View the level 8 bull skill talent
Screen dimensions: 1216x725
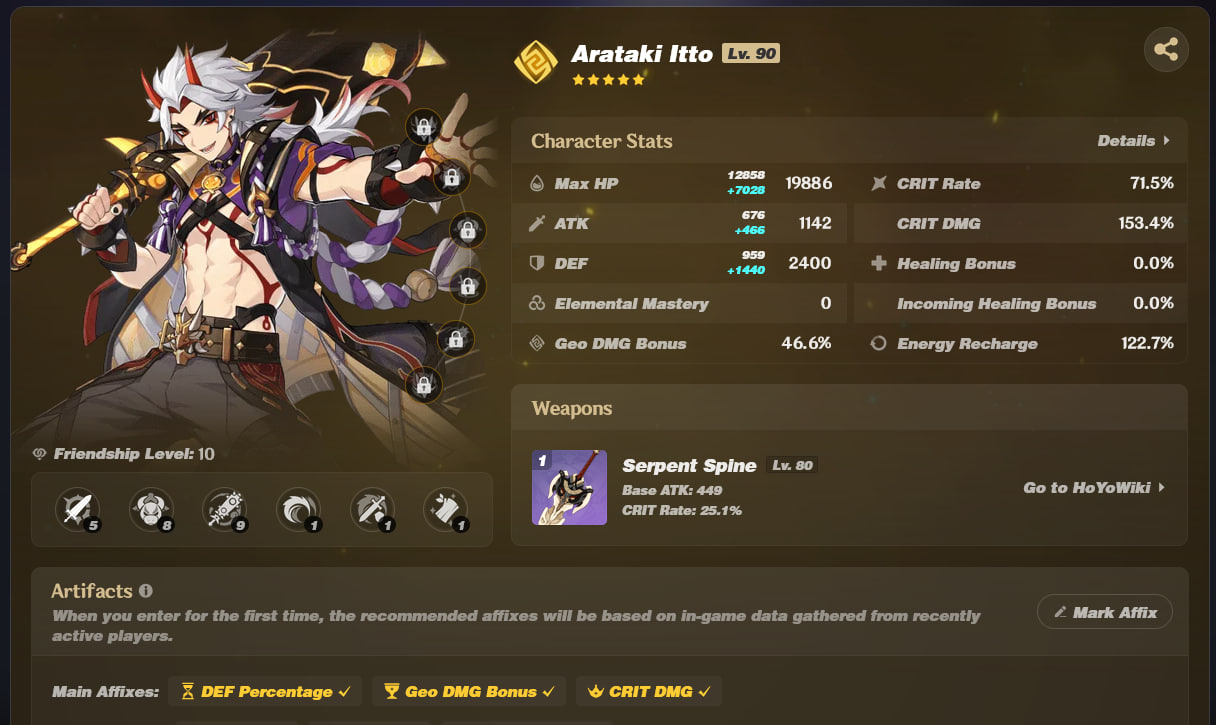tap(151, 510)
